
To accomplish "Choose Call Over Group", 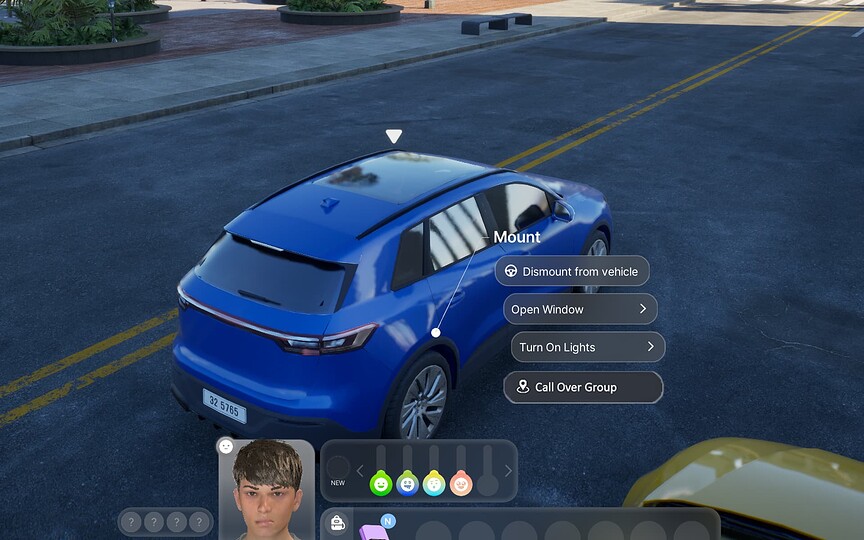I will pos(583,387).
